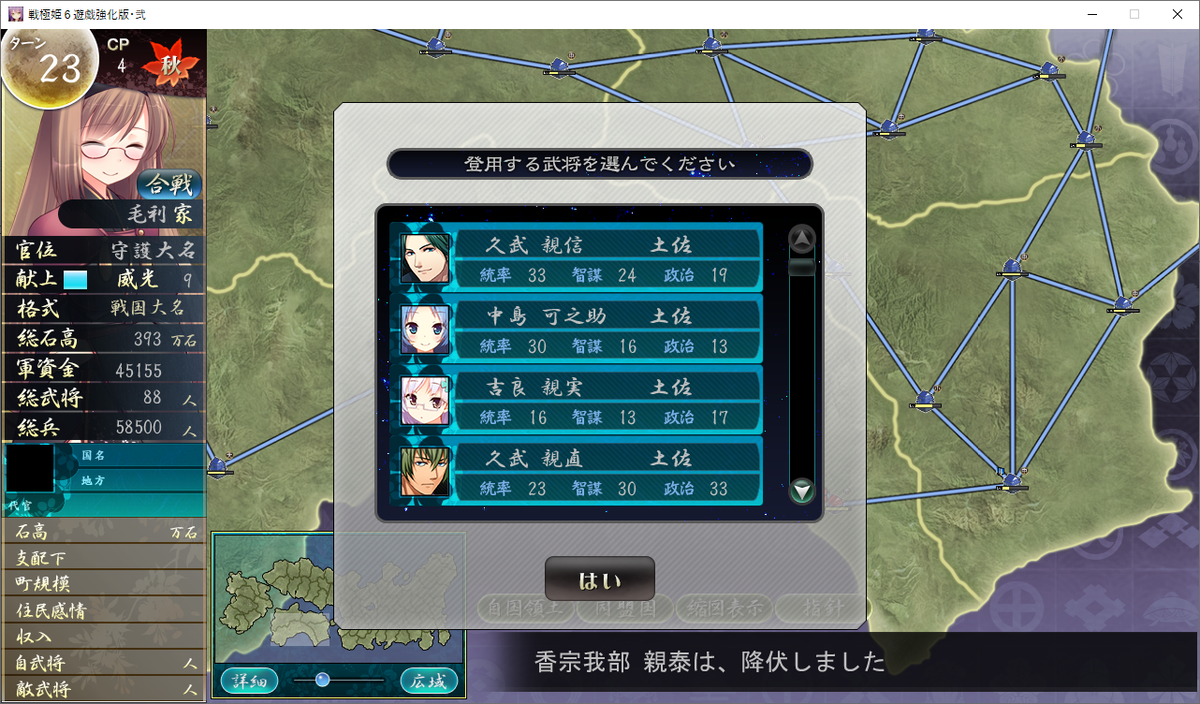Click the list's scroll-down arrow
1200x704 pixels.
point(802,491)
